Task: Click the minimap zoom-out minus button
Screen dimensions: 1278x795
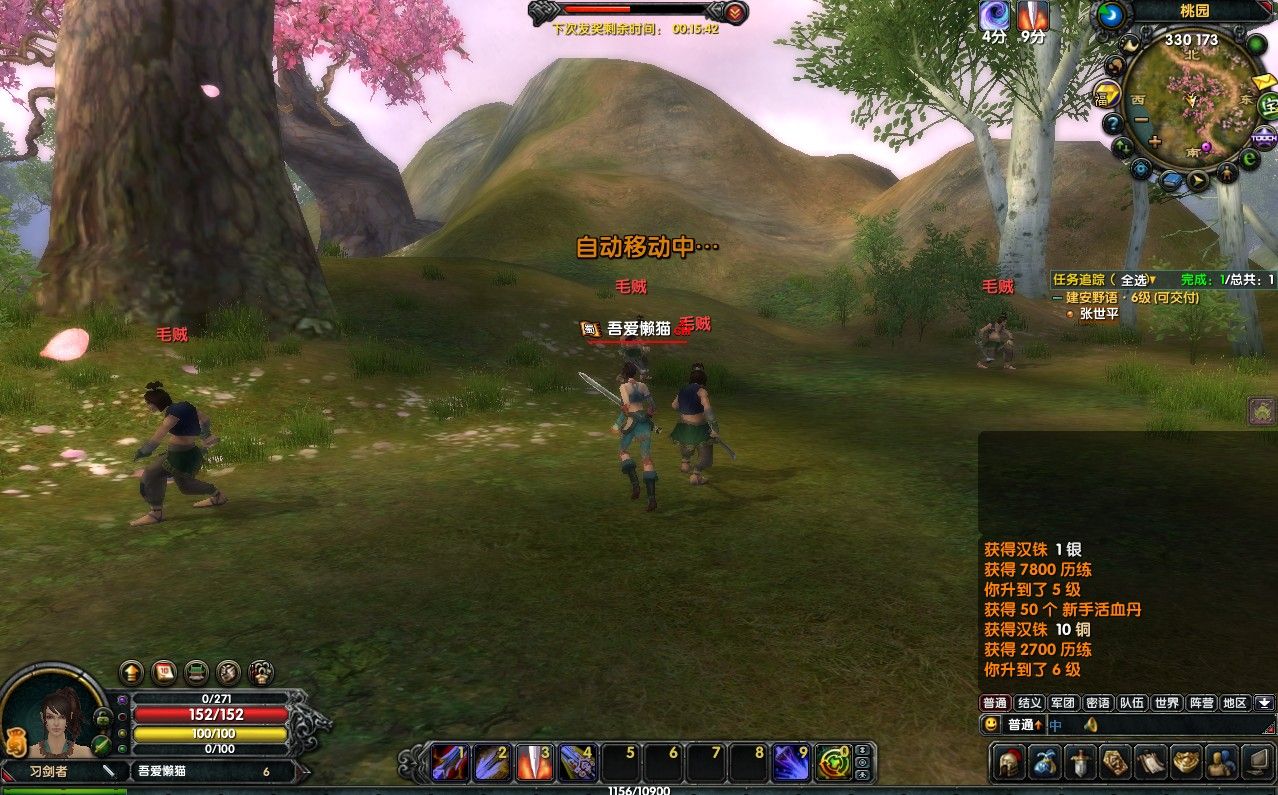Action: coord(1141,120)
